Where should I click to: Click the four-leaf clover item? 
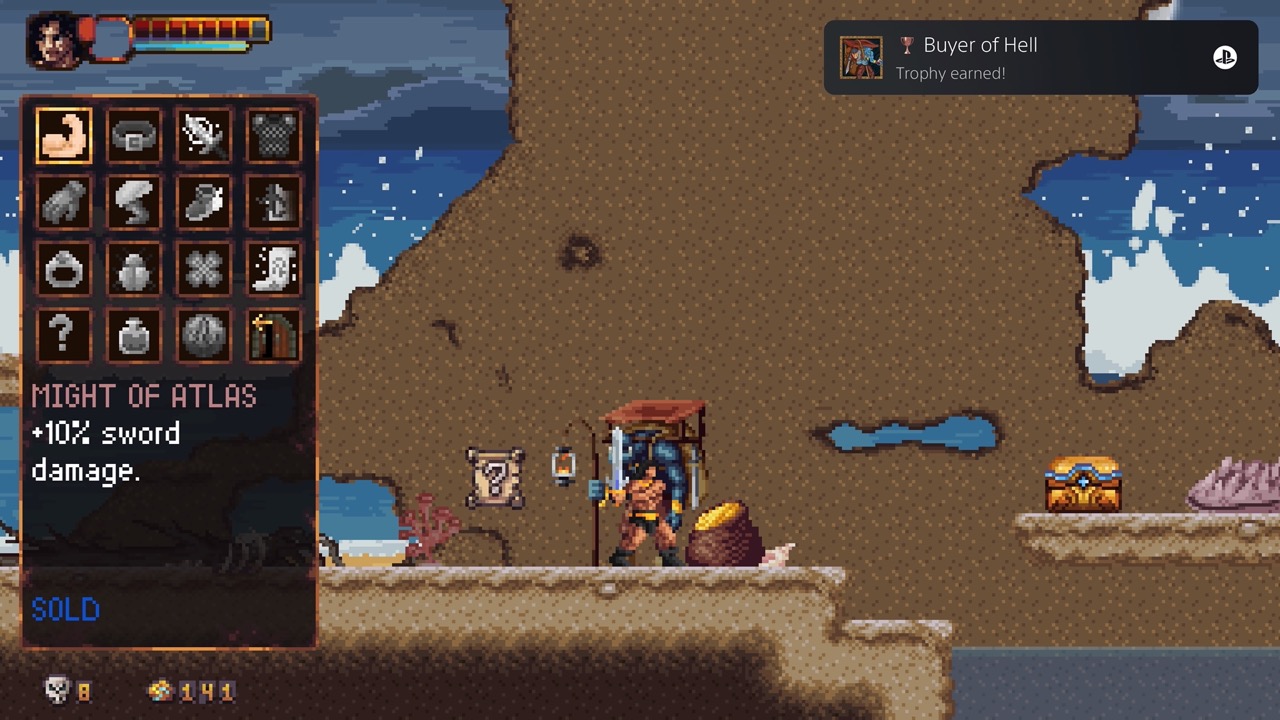(x=204, y=268)
